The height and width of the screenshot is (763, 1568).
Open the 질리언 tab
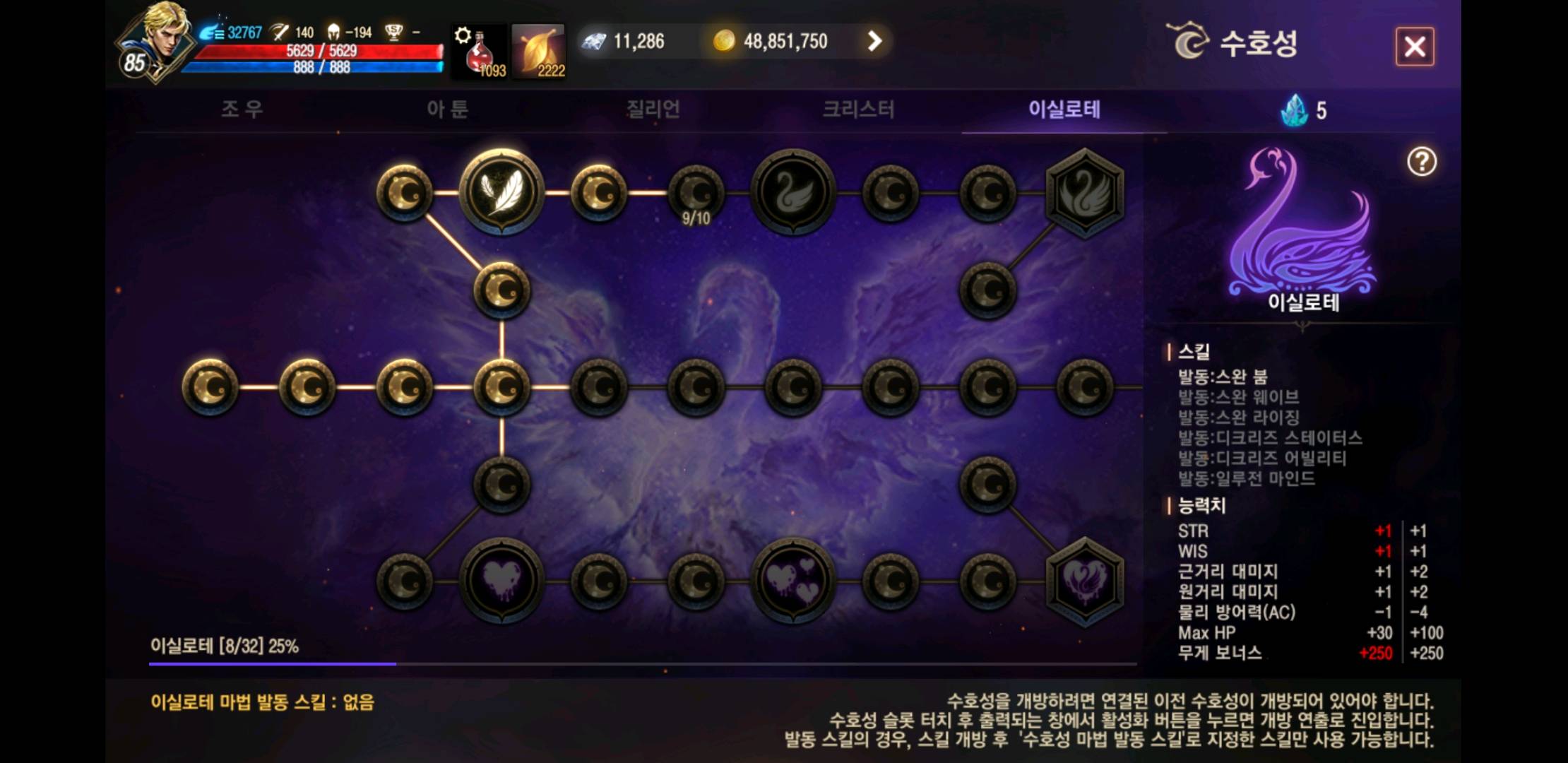pyautogui.click(x=653, y=110)
